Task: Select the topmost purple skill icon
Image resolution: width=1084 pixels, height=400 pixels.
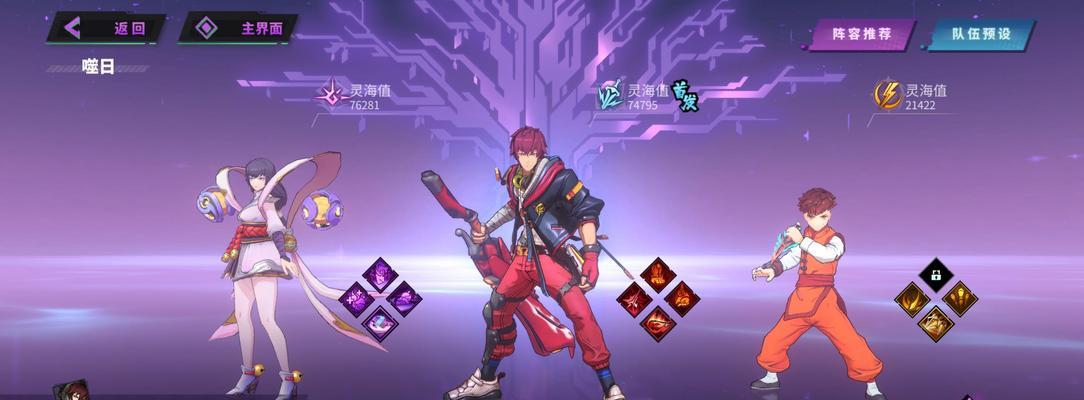Action: 380,274
